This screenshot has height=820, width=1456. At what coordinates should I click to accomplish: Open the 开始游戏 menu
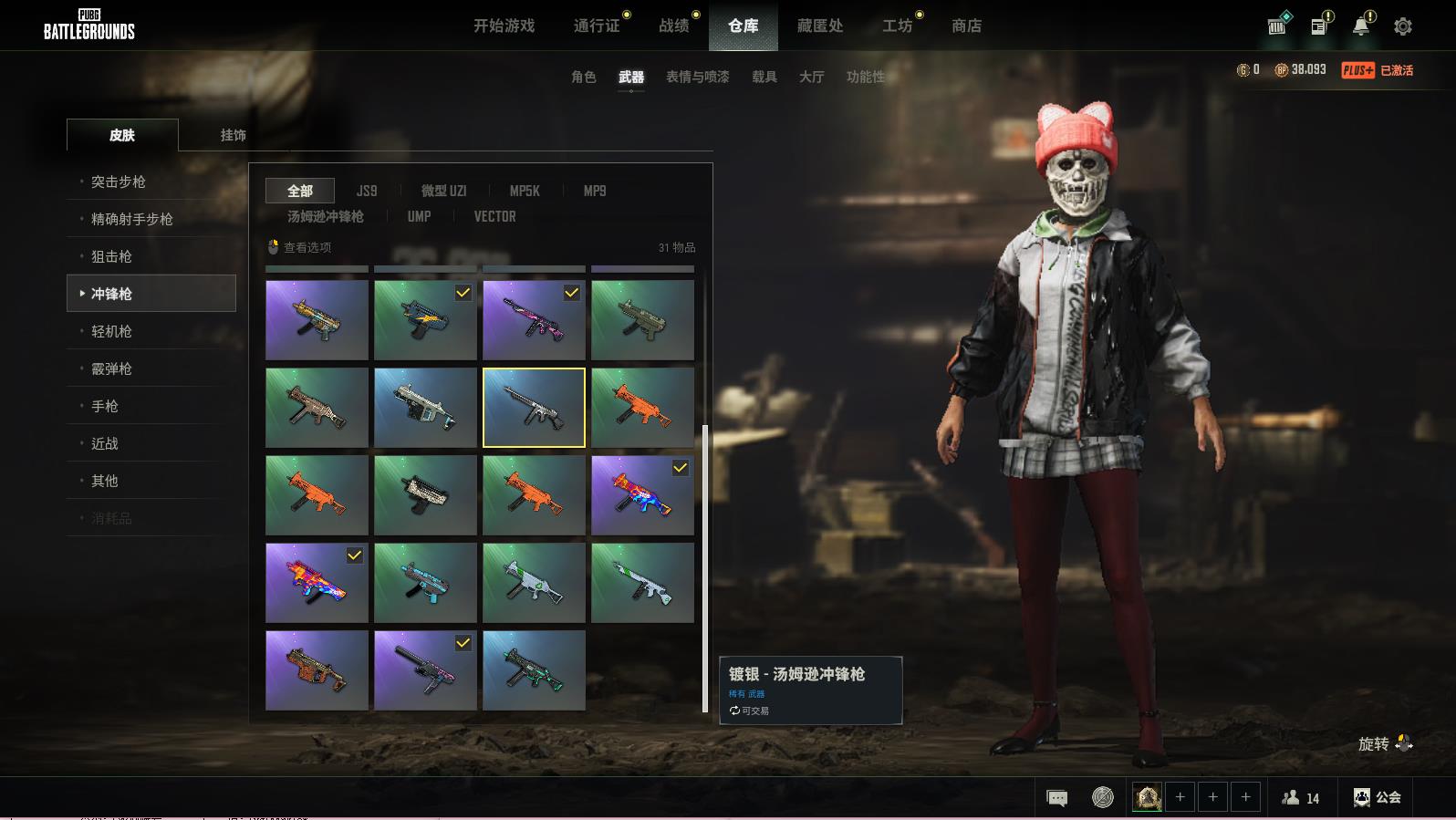(504, 26)
